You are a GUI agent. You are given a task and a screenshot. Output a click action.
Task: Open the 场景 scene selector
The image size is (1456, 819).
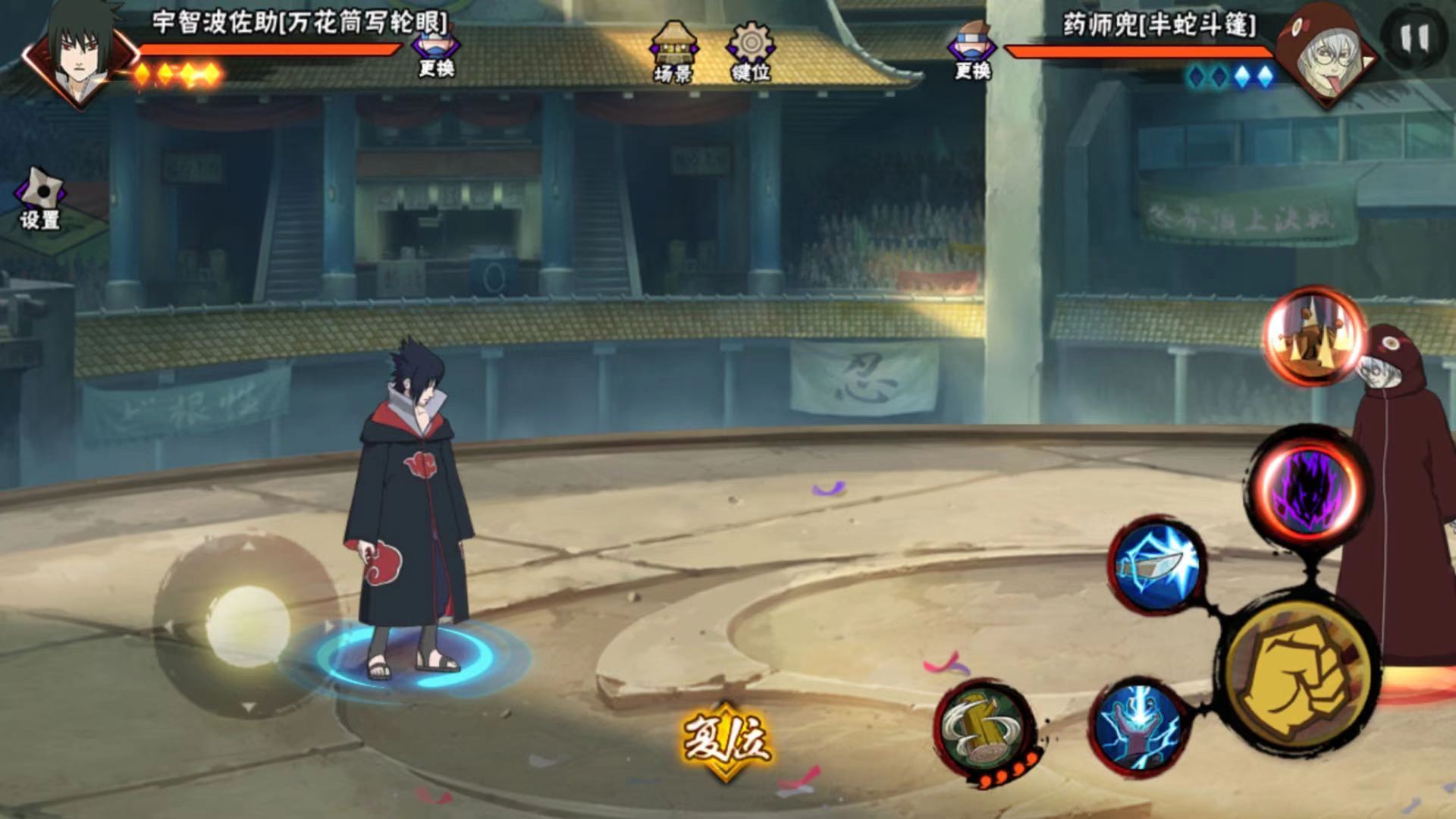(x=673, y=52)
